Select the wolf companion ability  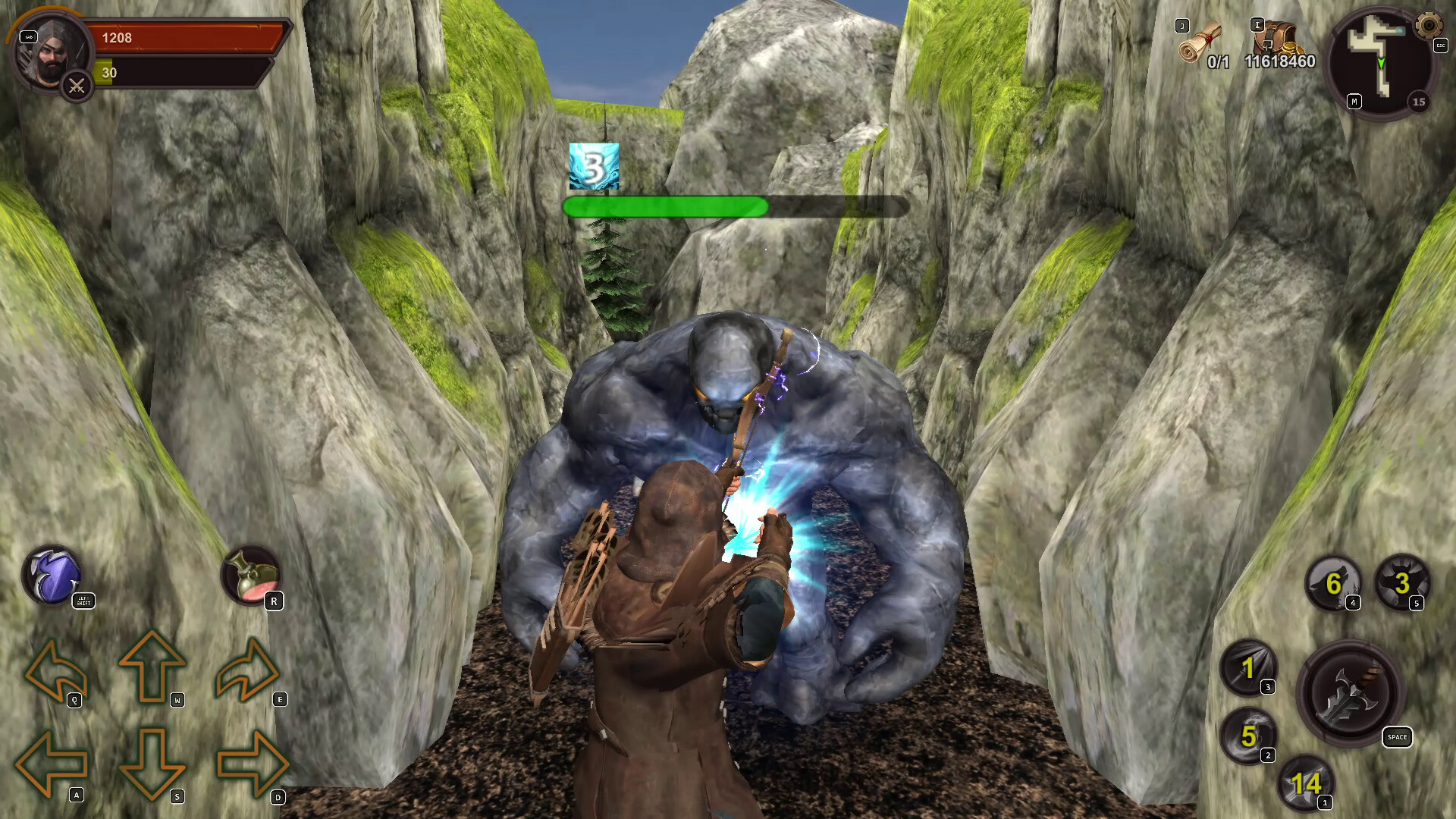pos(1335,584)
